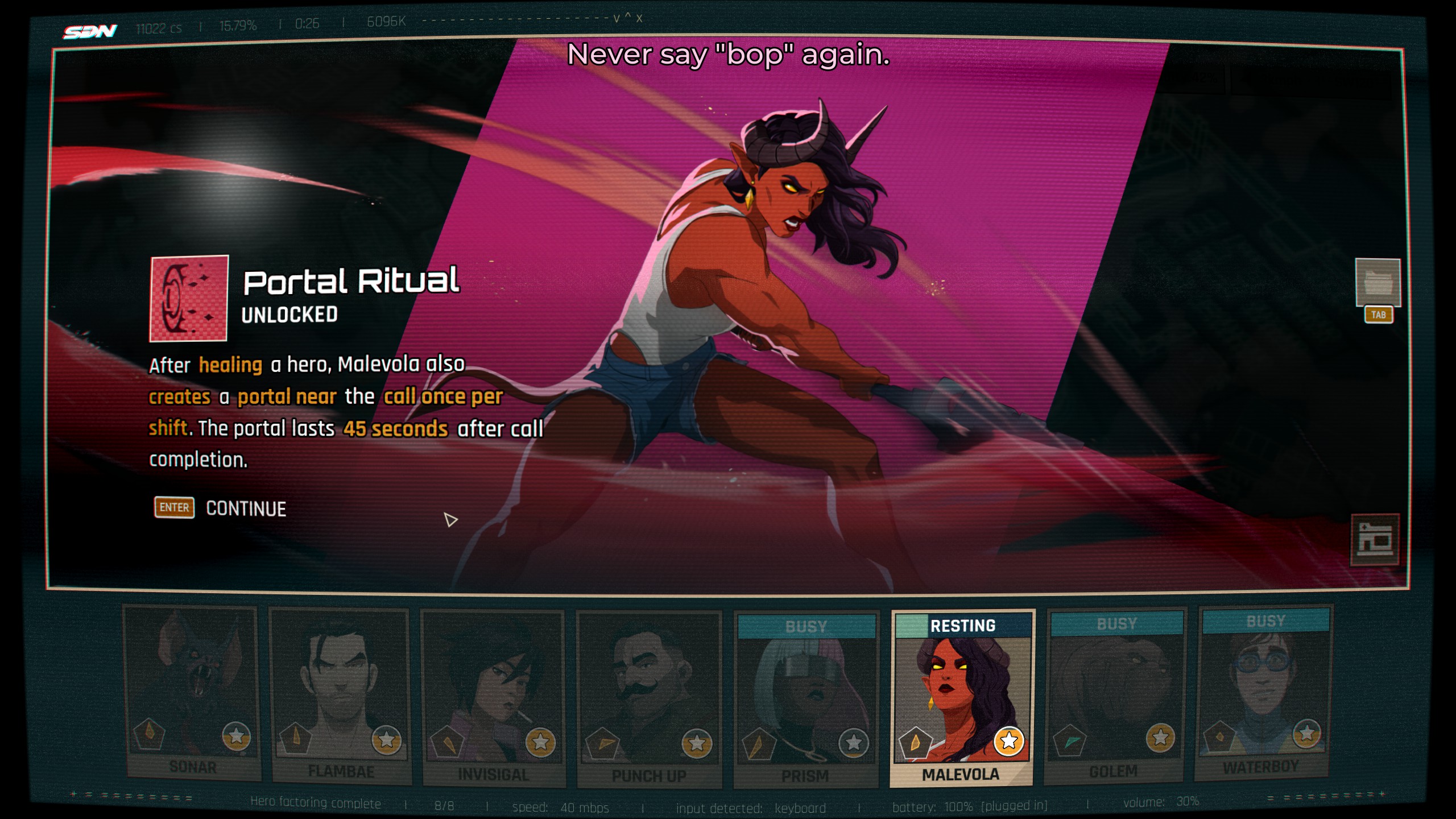Choose the Golem hero card
The image size is (1456, 819).
1115,694
